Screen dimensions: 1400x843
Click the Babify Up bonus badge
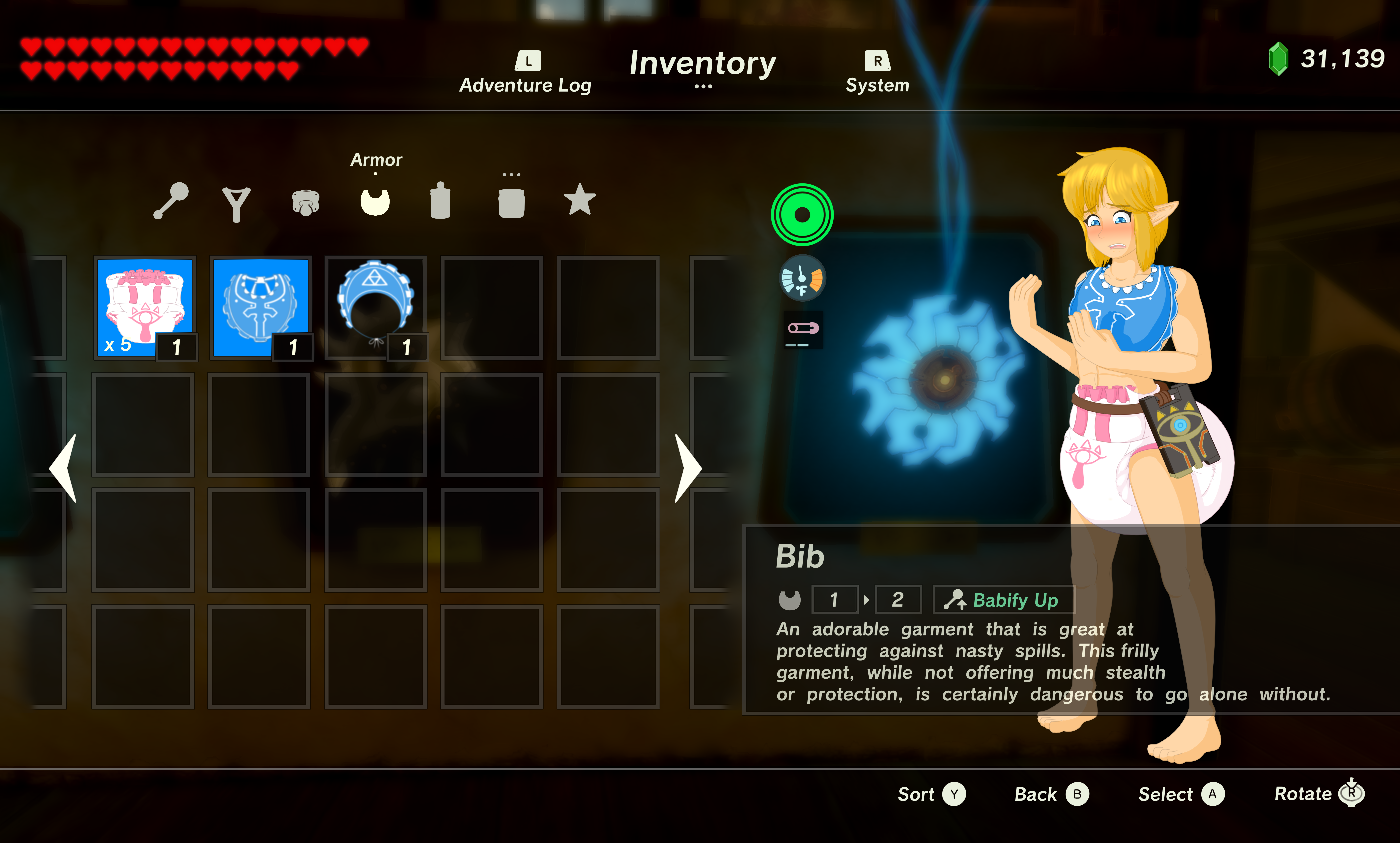click(1004, 600)
